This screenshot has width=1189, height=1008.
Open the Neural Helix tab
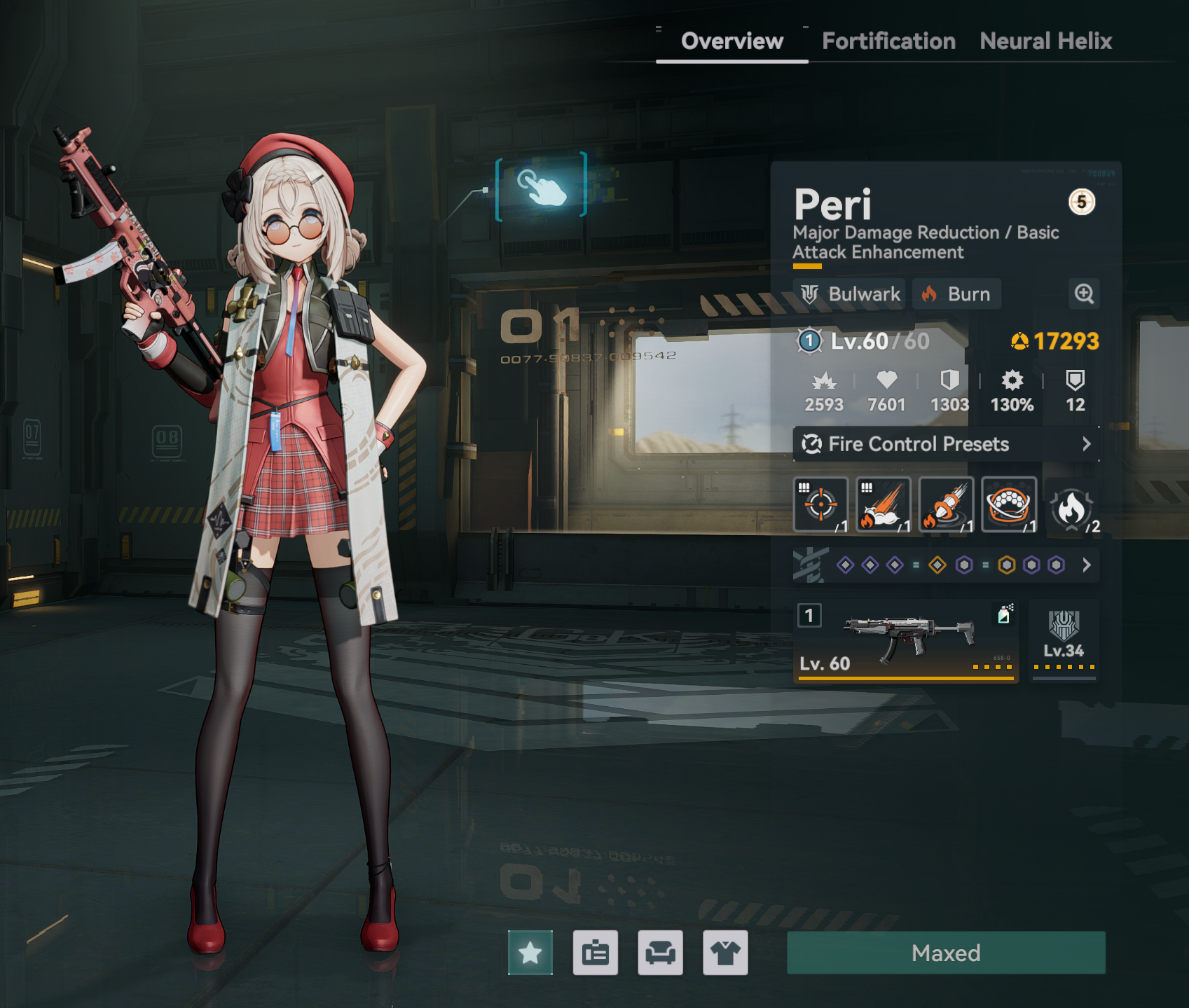tap(1045, 41)
